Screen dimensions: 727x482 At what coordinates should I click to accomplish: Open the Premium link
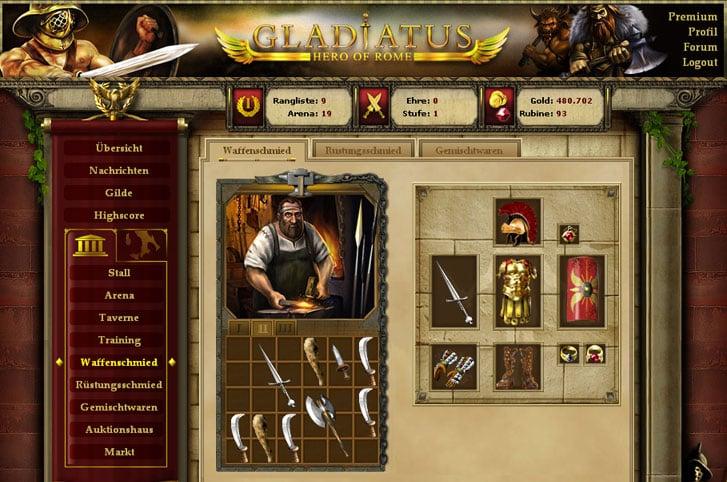692,17
